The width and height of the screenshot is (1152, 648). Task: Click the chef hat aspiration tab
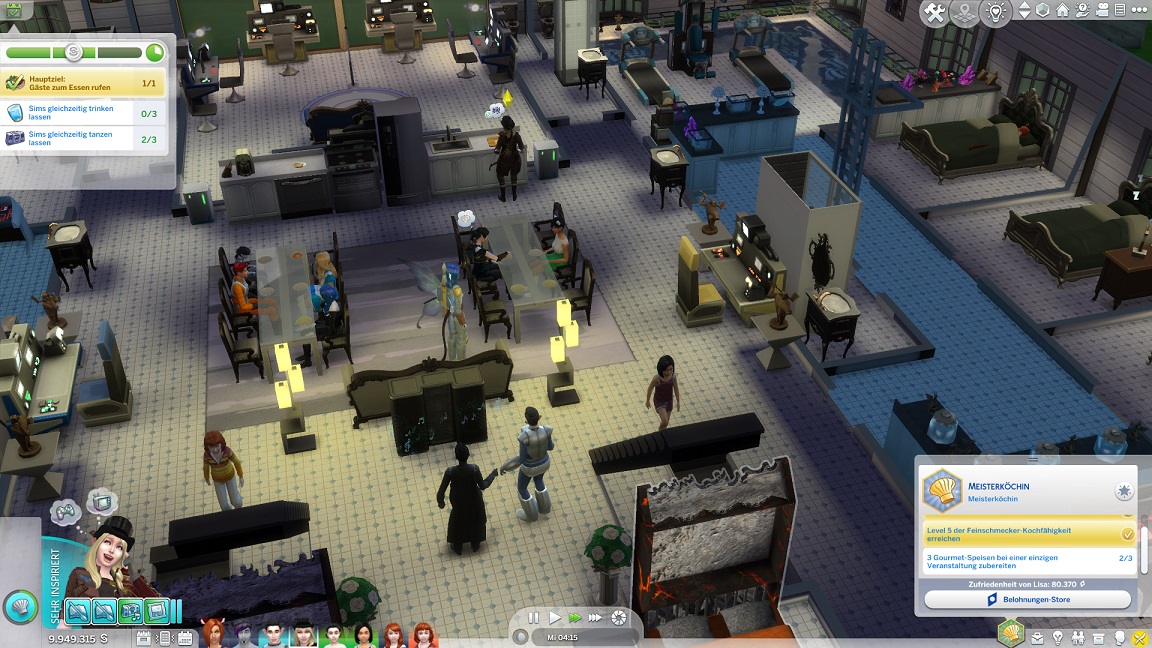[1012, 632]
